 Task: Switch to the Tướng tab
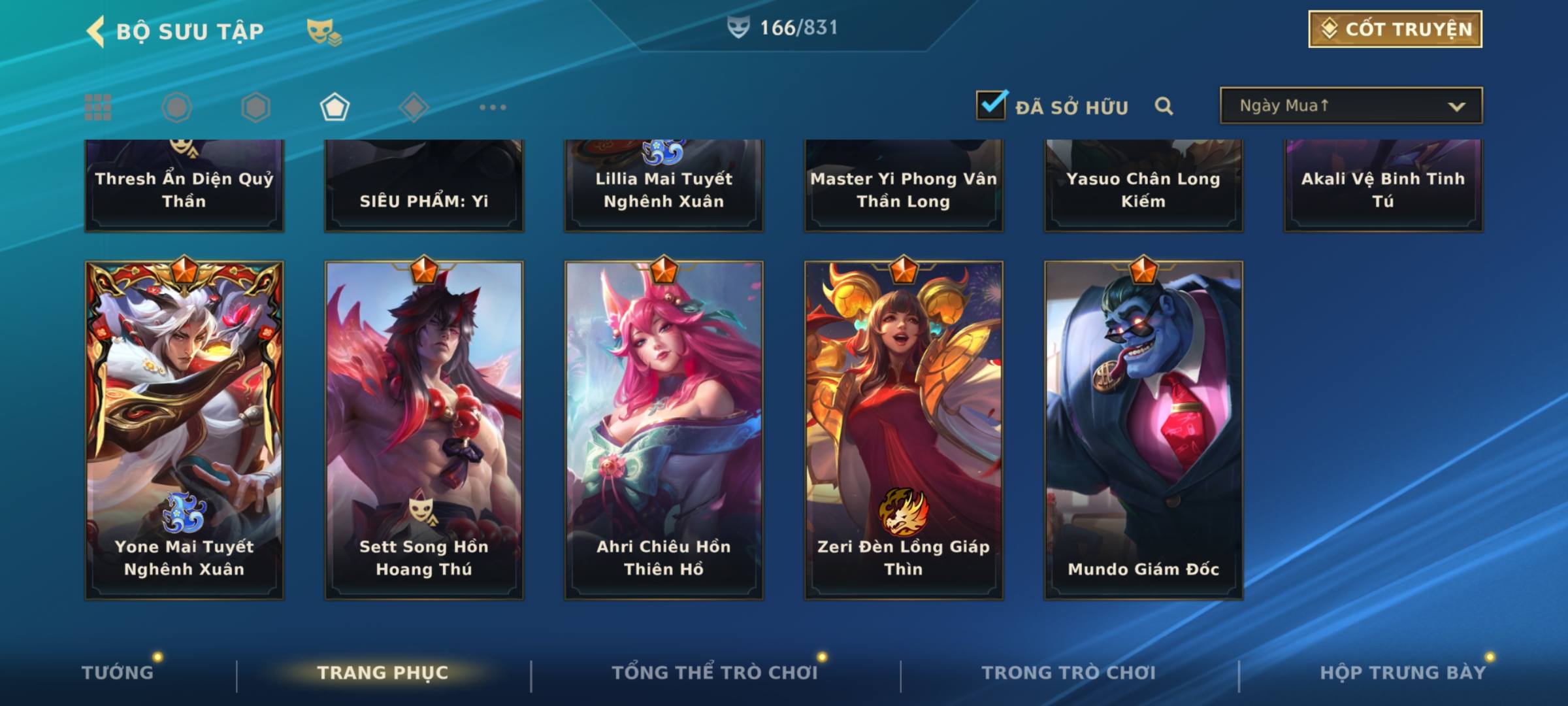tap(118, 673)
